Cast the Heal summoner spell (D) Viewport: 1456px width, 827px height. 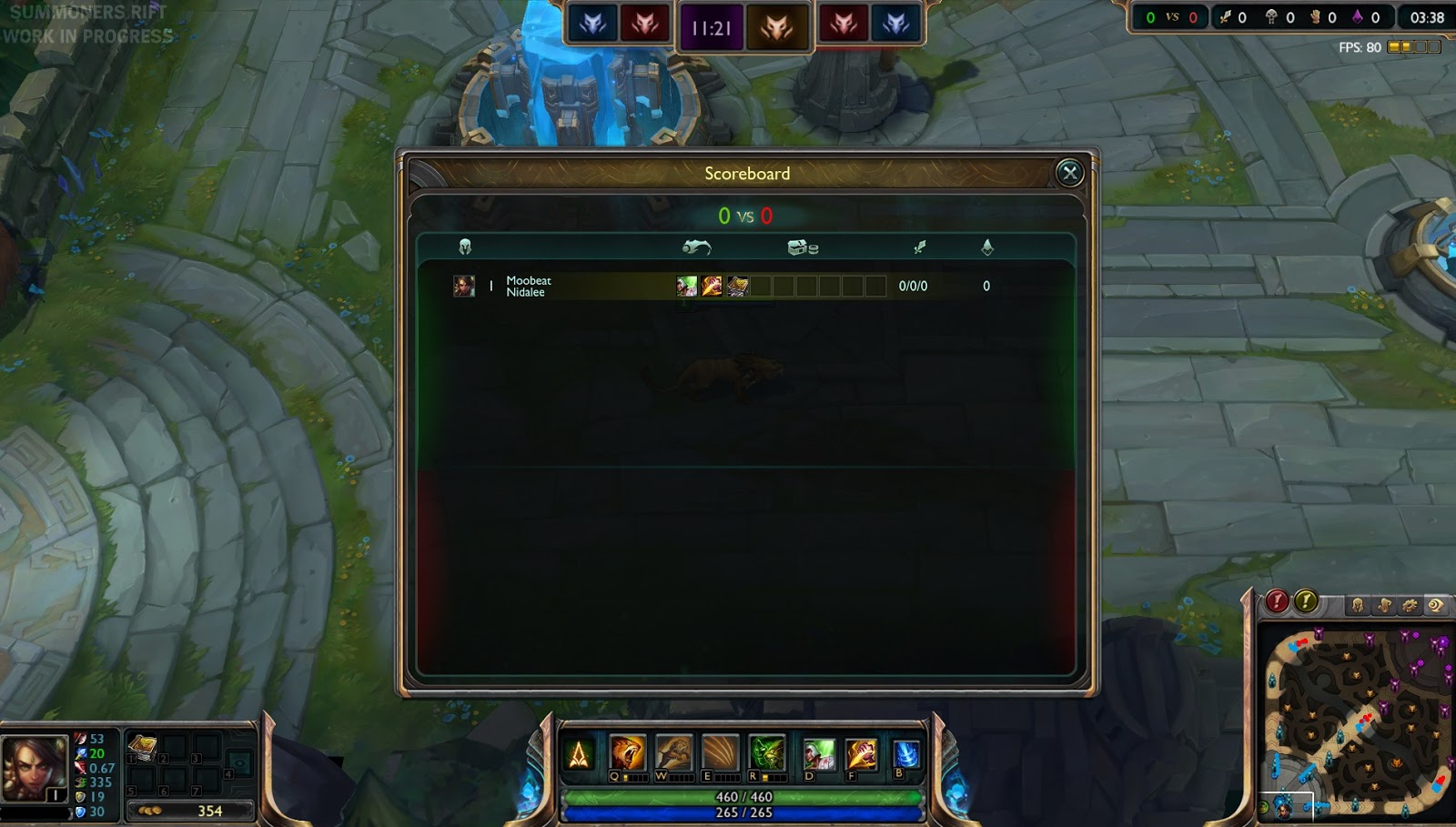pyautogui.click(x=820, y=753)
